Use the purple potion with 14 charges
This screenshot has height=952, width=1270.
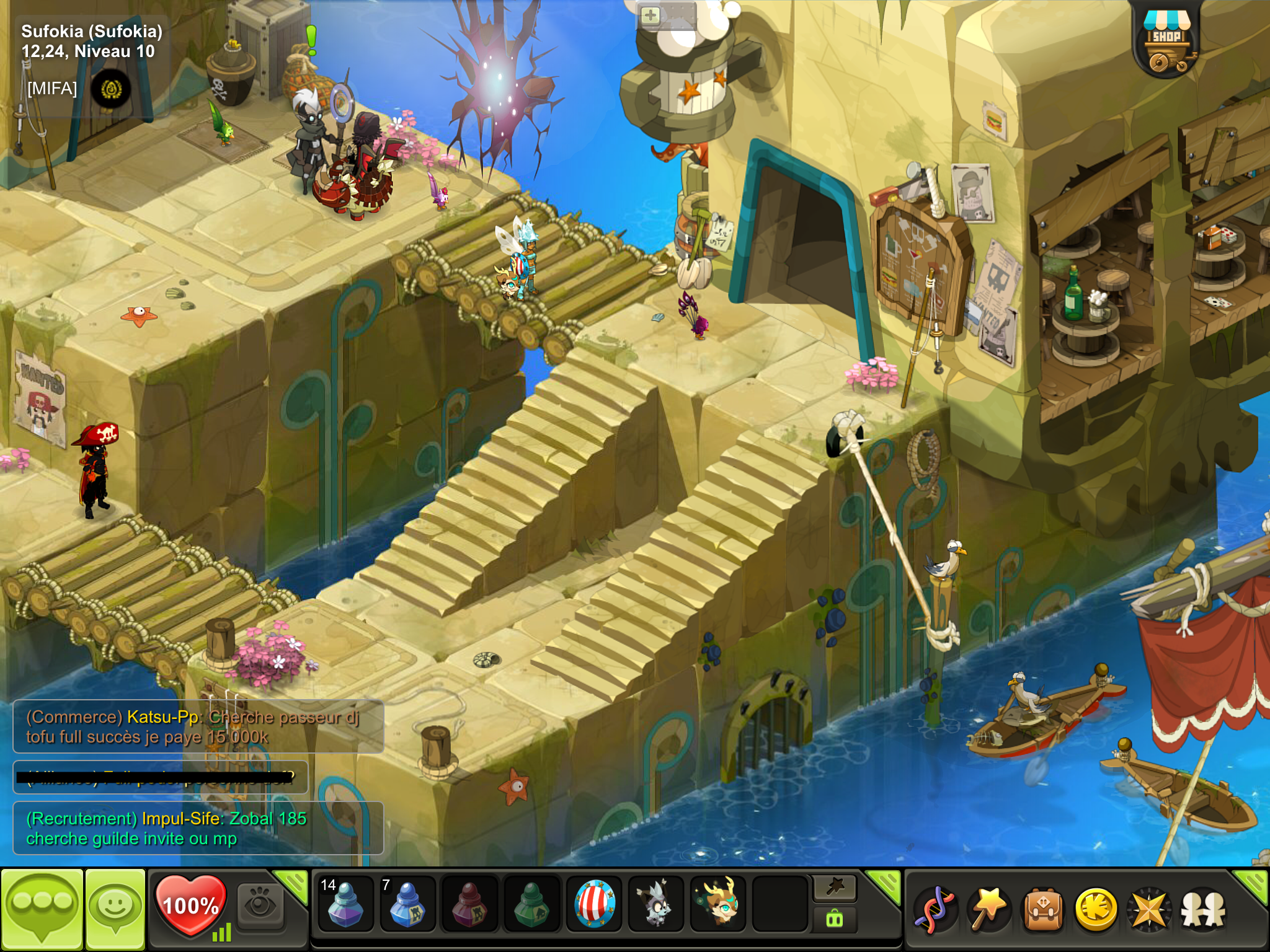345,906
